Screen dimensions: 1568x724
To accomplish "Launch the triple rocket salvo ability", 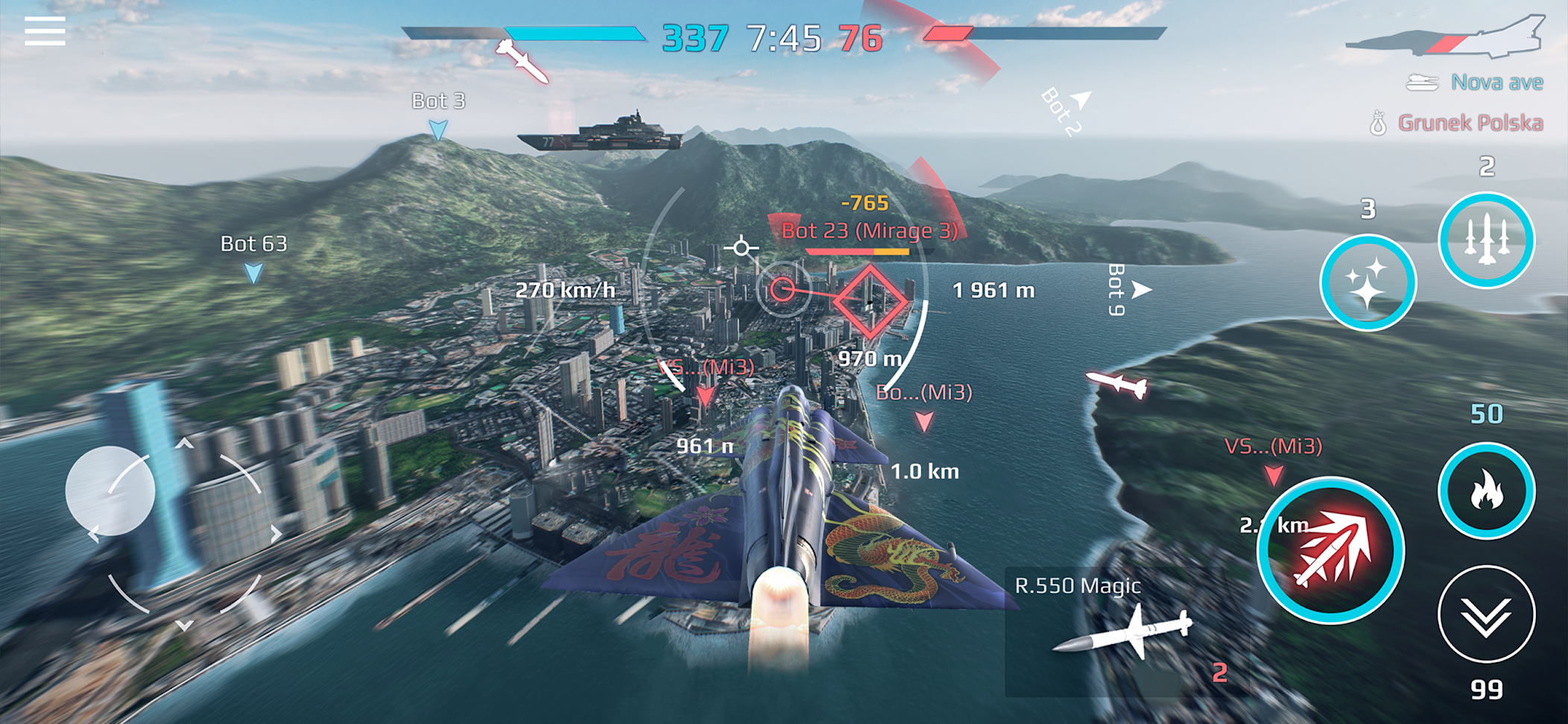I will pyautogui.click(x=1486, y=241).
